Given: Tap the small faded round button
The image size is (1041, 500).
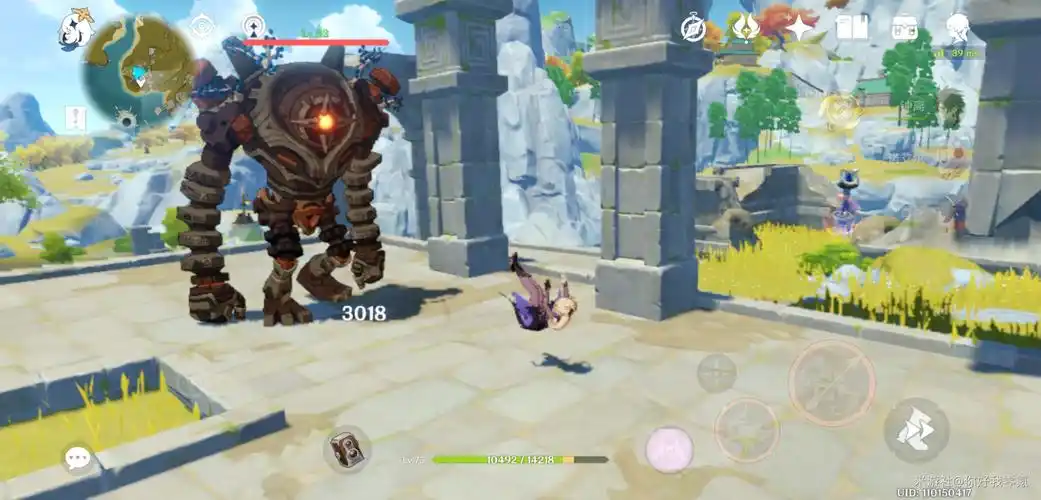Looking at the screenshot, I should pyautogui.click(x=716, y=373).
